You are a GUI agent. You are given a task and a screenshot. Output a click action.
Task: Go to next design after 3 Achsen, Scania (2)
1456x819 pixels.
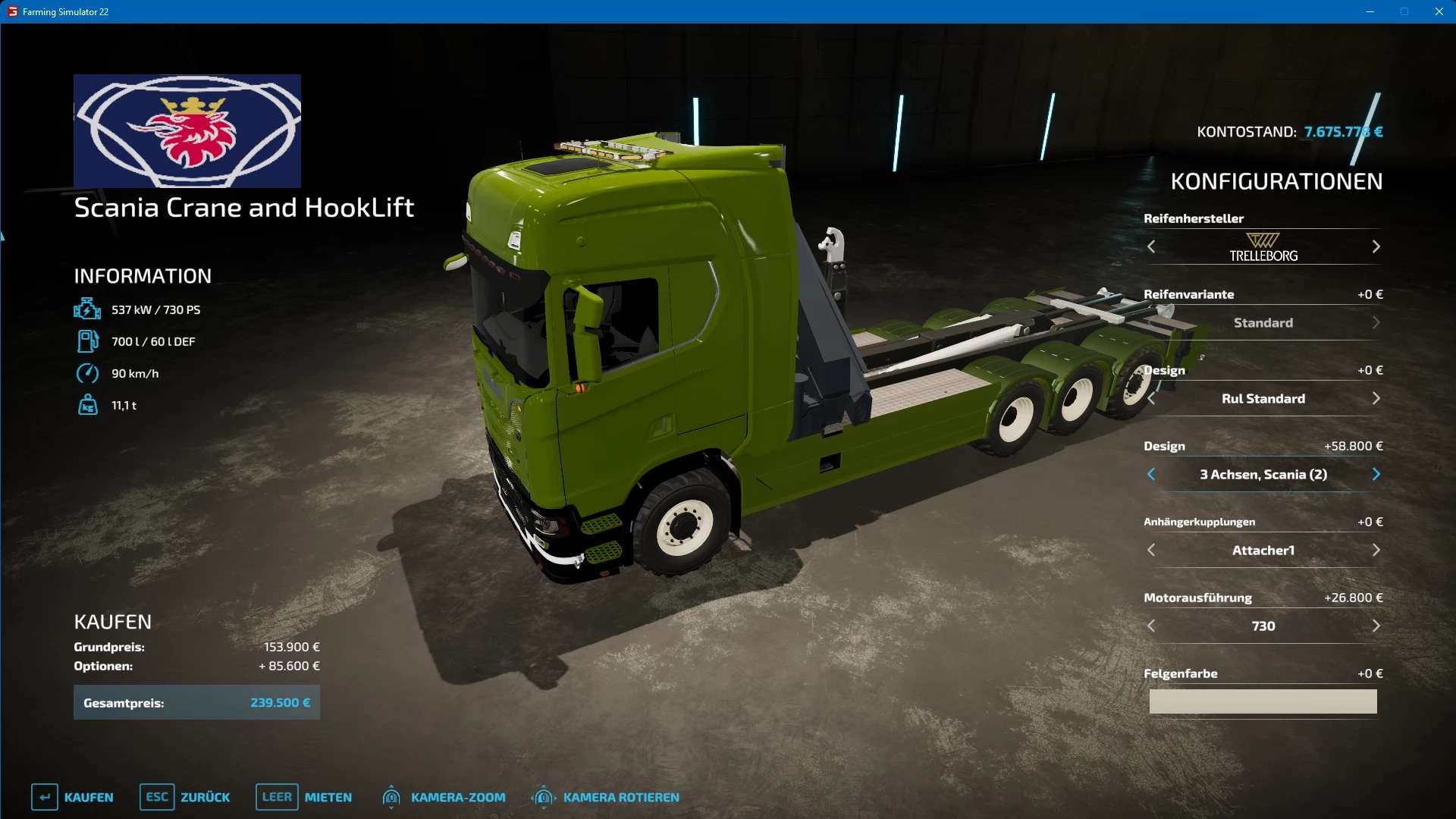1376,475
